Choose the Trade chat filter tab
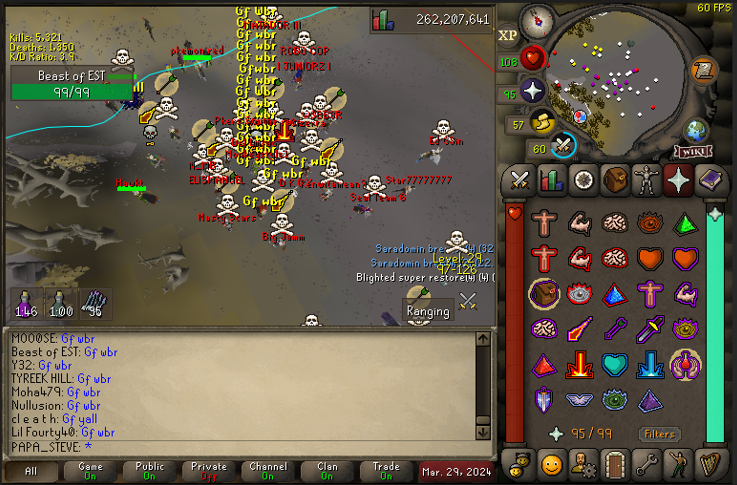Screen dimensions: 737x485 click(385, 472)
